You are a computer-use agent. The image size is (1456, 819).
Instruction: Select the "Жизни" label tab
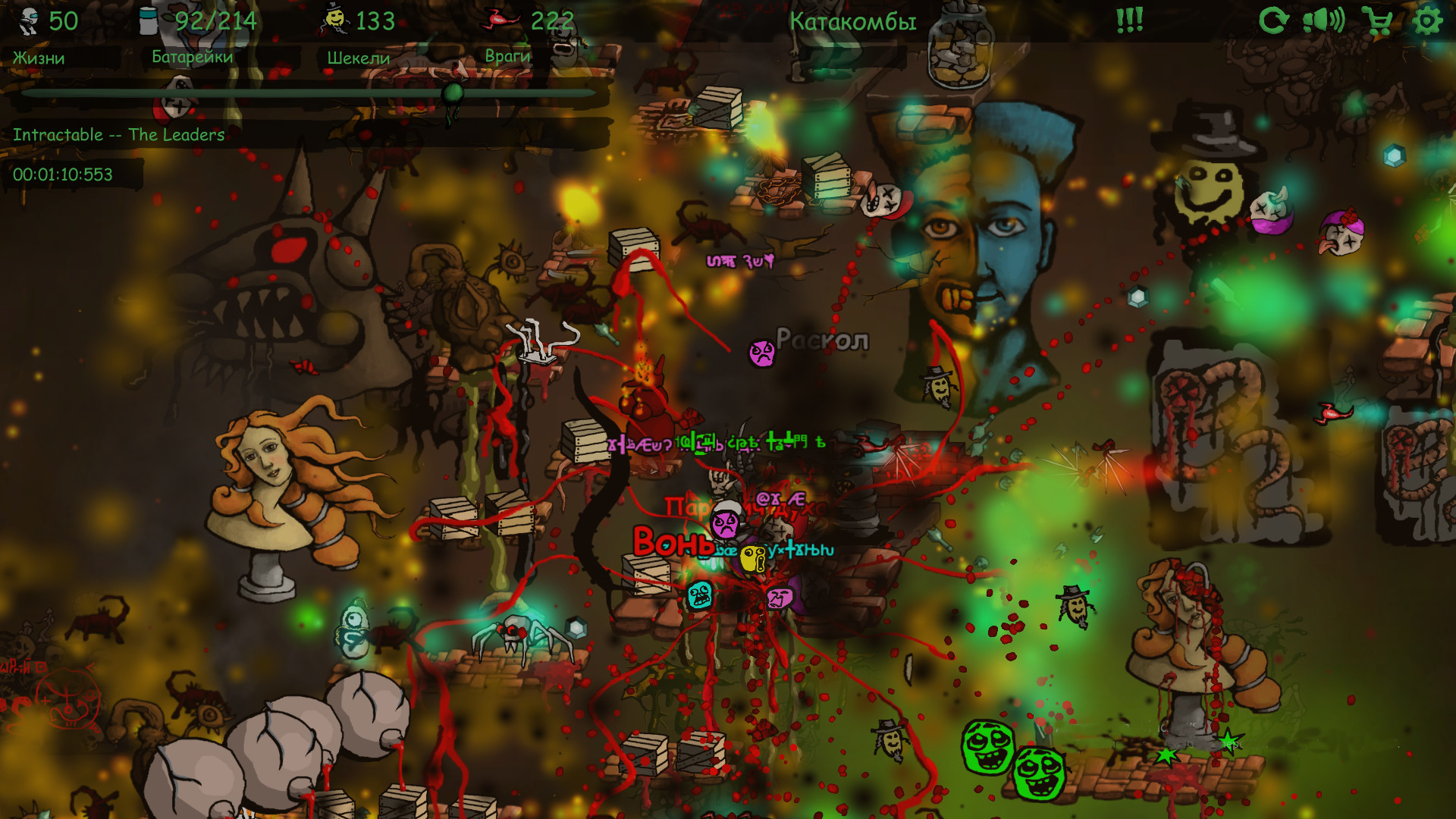38,56
